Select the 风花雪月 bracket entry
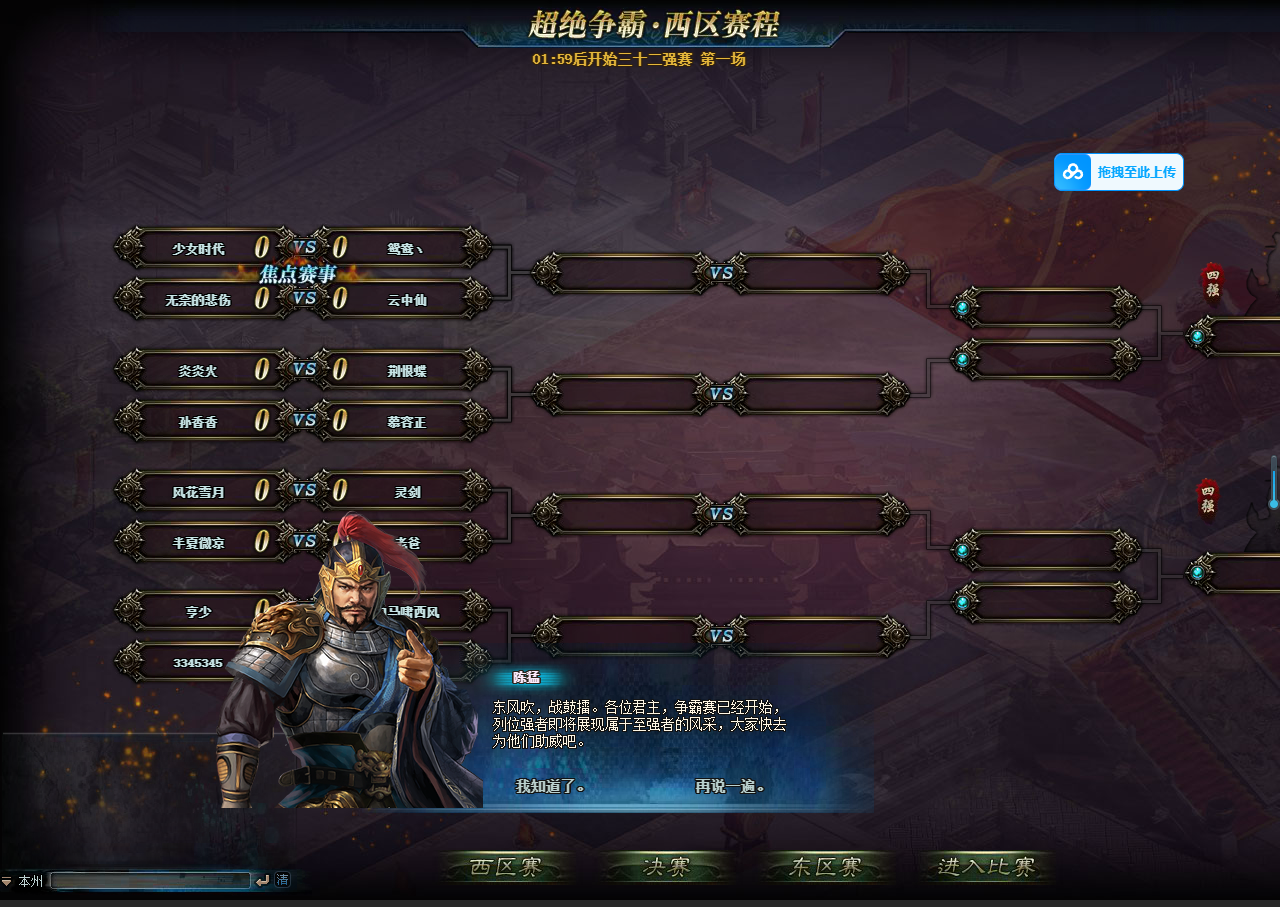 click(198, 492)
